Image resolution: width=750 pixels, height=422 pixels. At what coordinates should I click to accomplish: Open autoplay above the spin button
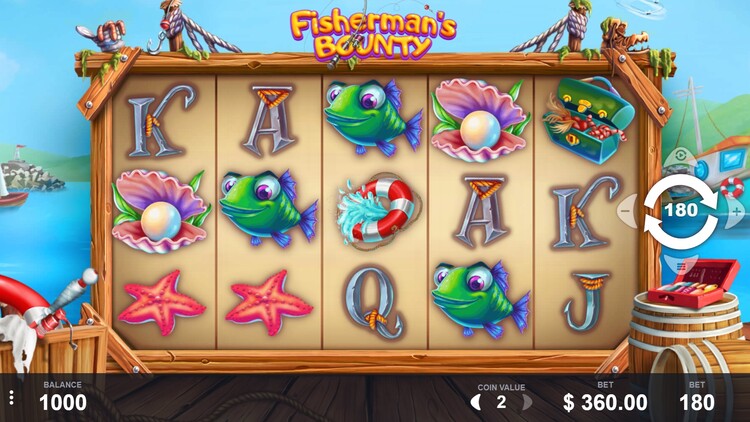coord(681,158)
